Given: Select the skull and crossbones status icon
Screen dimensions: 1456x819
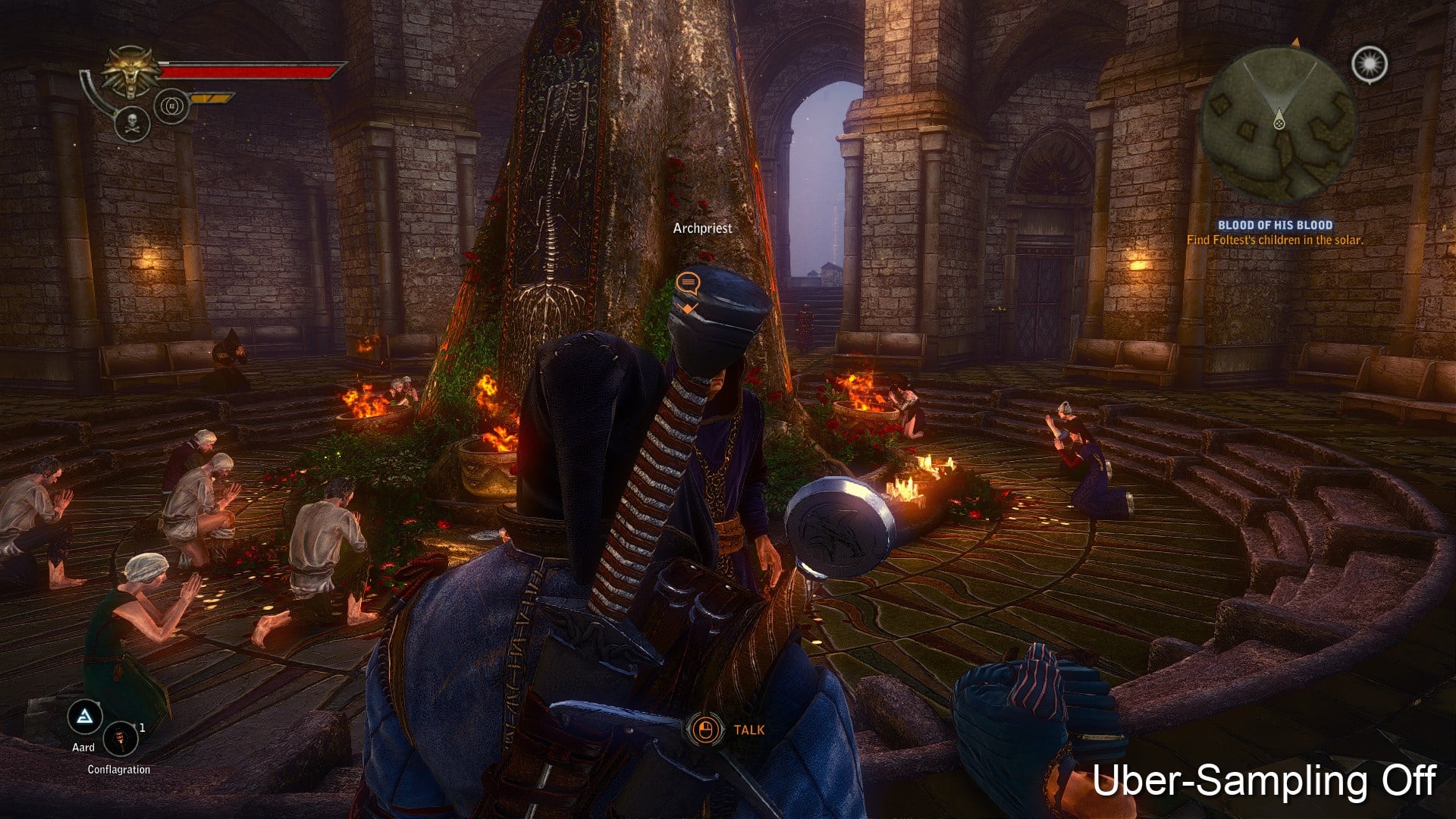Looking at the screenshot, I should (x=132, y=124).
